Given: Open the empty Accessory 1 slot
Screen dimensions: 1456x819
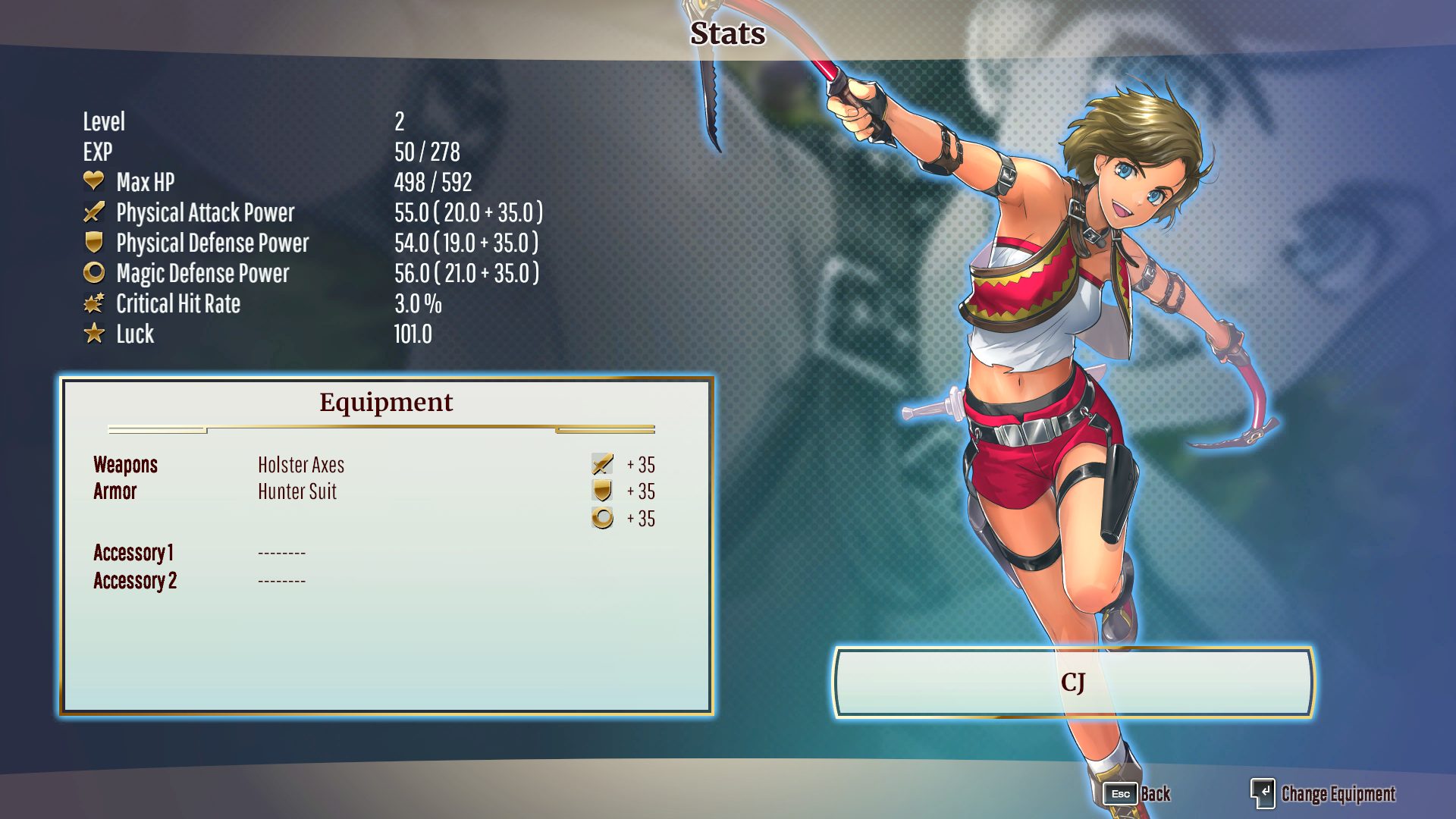Looking at the screenshot, I should [281, 553].
